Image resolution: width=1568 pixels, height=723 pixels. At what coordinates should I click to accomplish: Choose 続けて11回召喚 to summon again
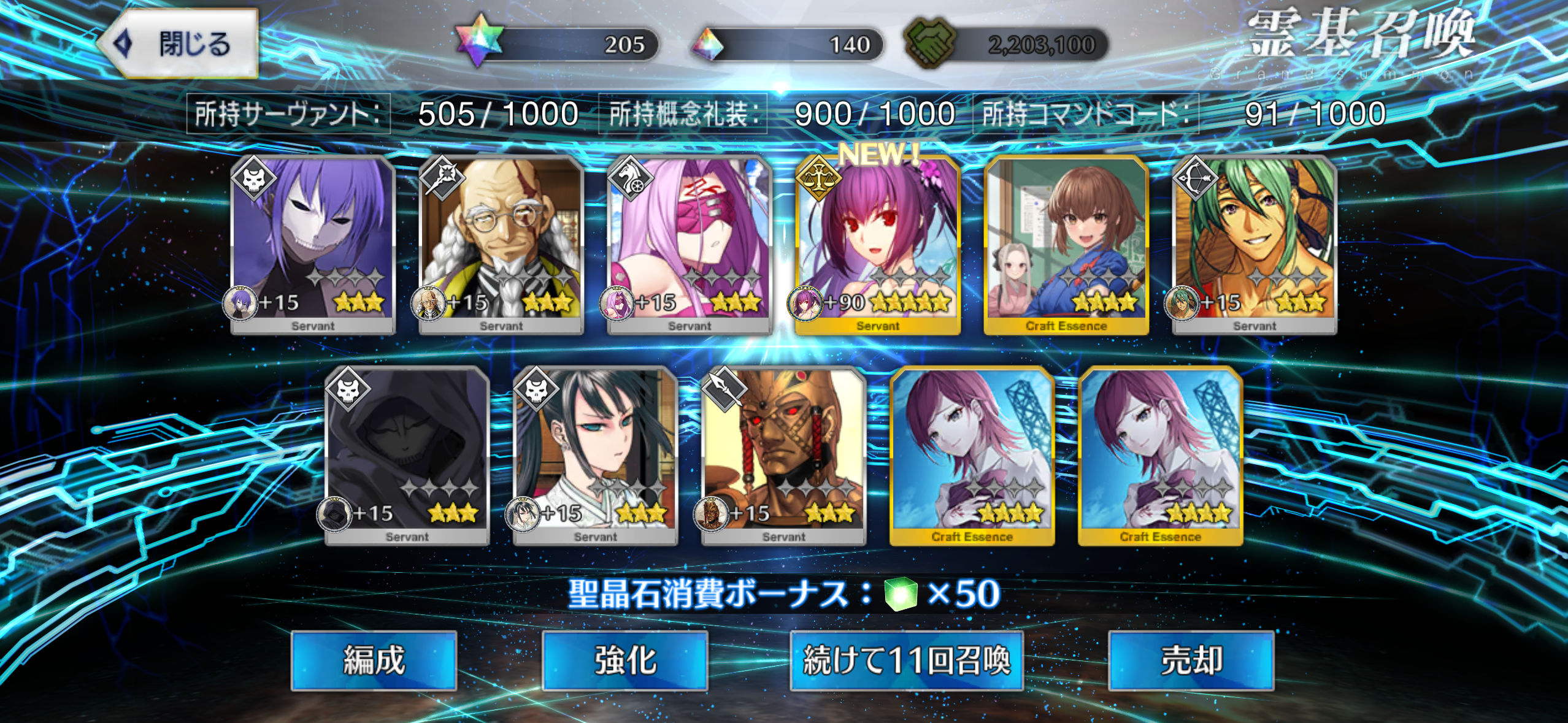[x=906, y=660]
